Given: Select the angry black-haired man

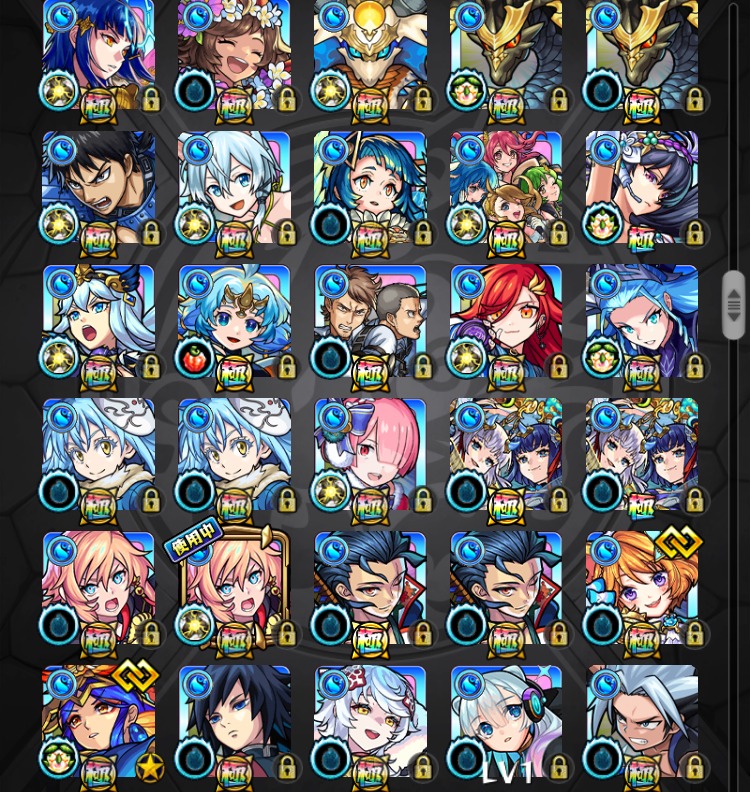Looking at the screenshot, I should [98, 188].
